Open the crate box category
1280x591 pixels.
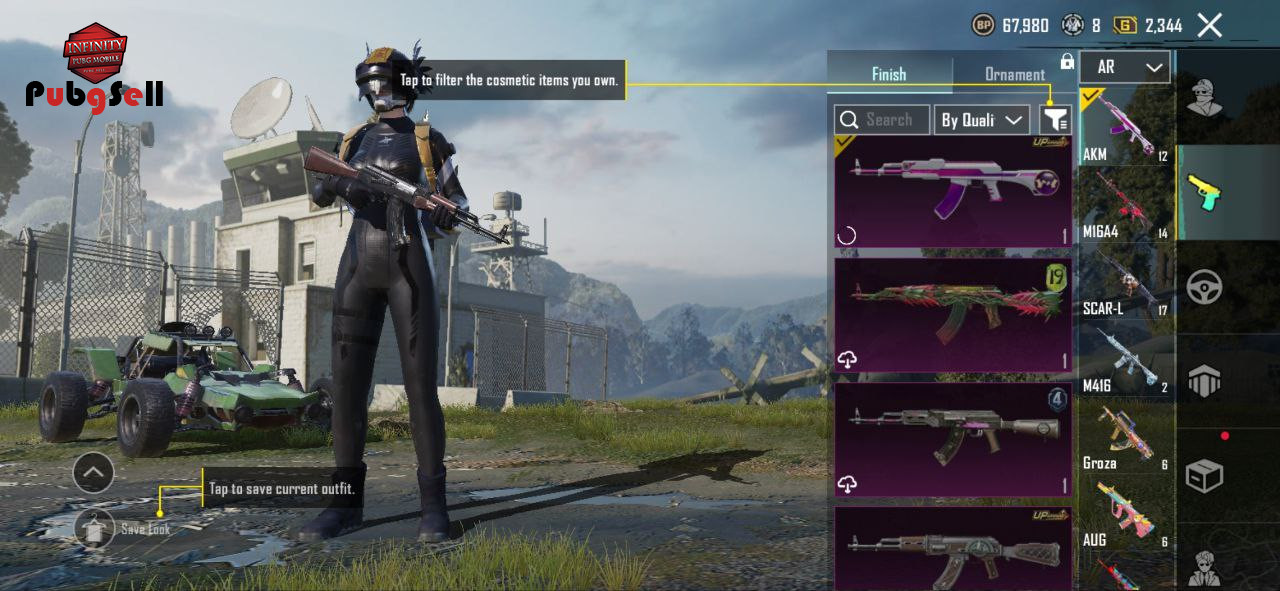coord(1204,476)
